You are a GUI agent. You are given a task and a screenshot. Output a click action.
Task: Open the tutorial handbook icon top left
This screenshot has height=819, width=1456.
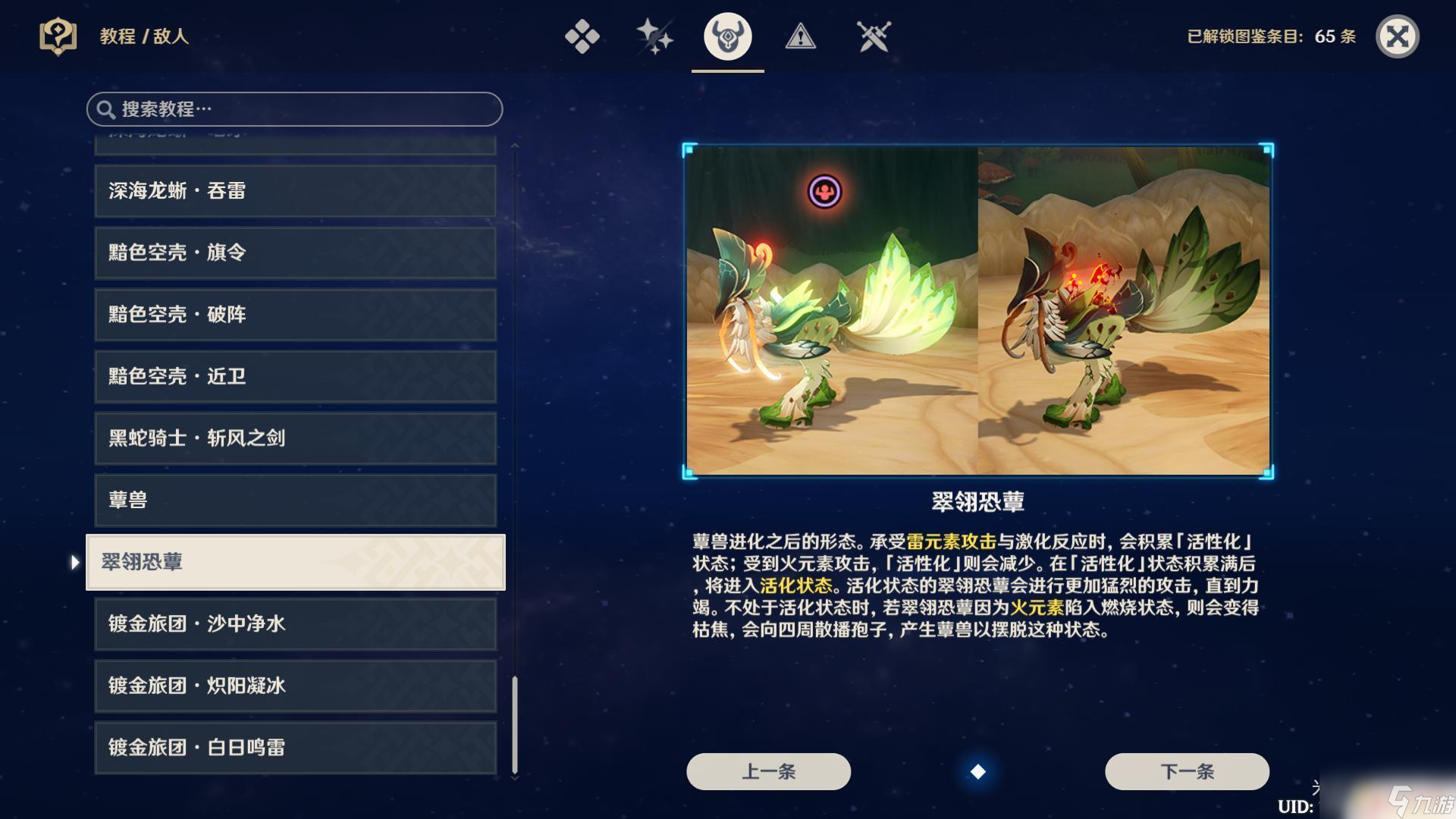(59, 35)
